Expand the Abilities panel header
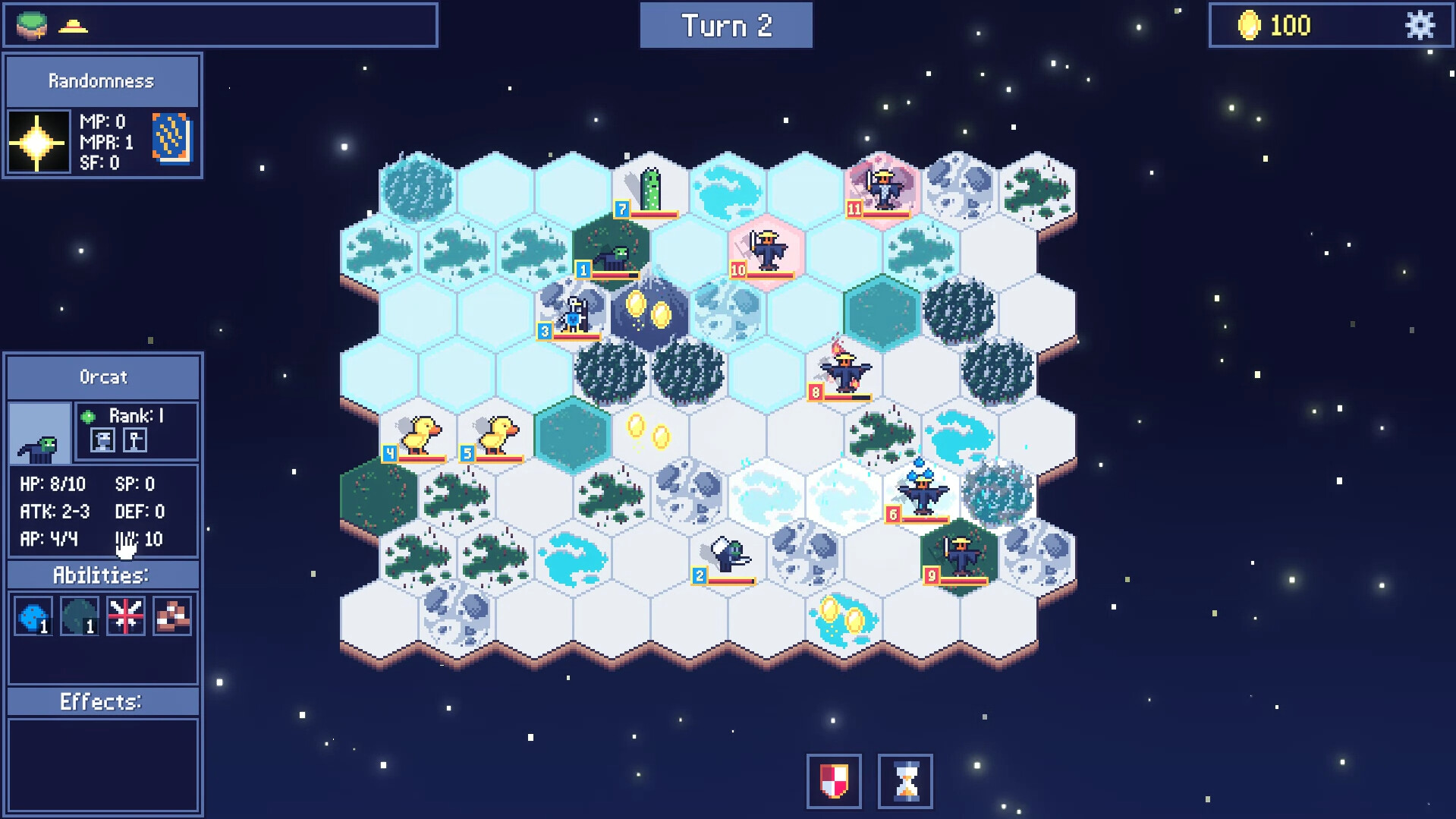Screen dimensions: 1456x819 (102, 575)
